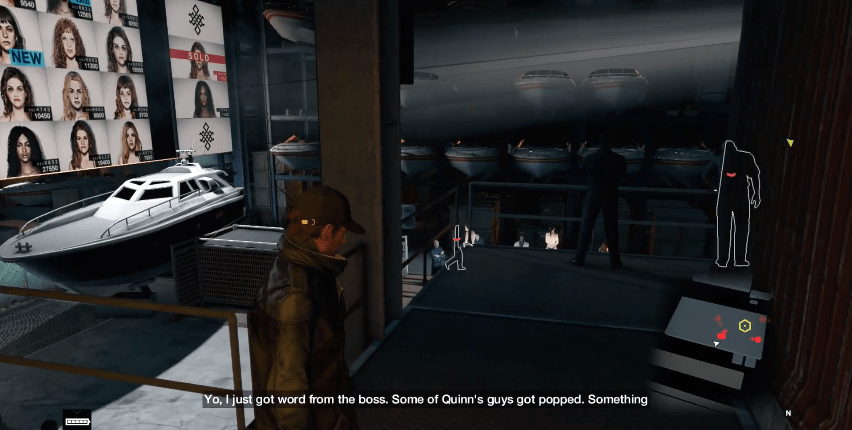The height and width of the screenshot is (430, 852).
Task: Click the white player arrow on minimap
Action: pyautogui.click(x=715, y=344)
